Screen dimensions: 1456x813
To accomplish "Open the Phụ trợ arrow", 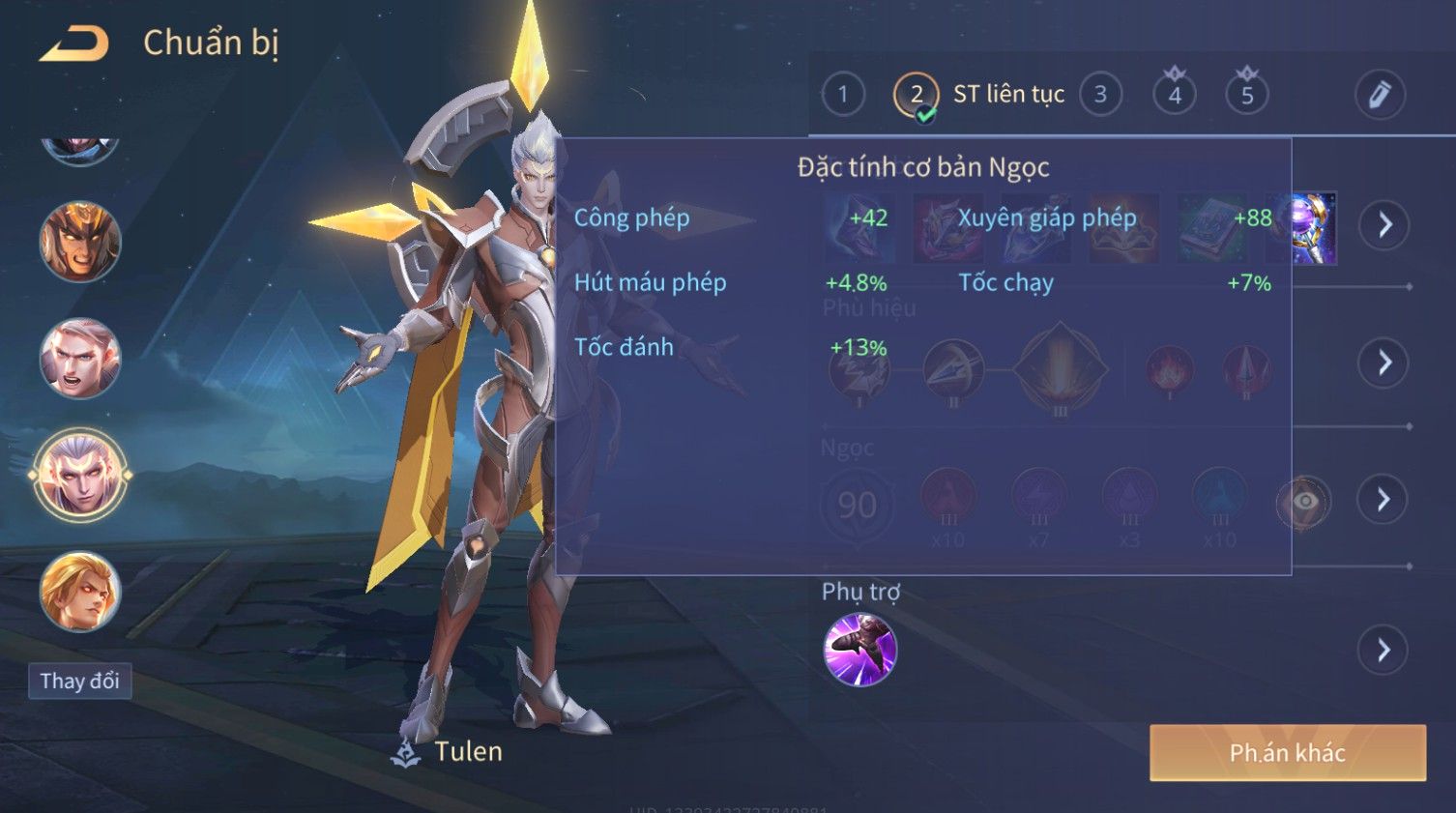I will point(1384,650).
